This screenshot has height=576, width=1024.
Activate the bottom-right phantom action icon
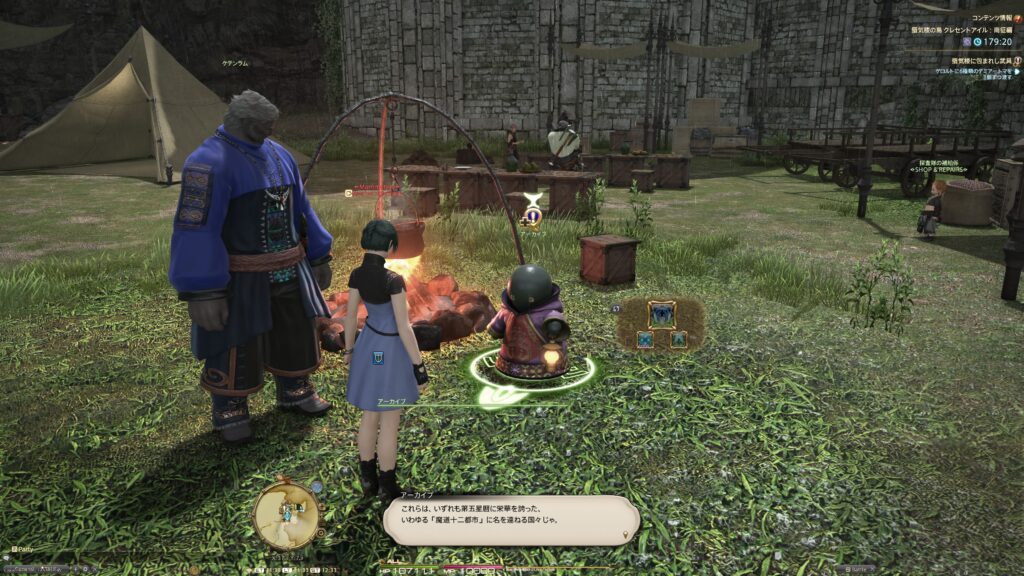coord(678,340)
